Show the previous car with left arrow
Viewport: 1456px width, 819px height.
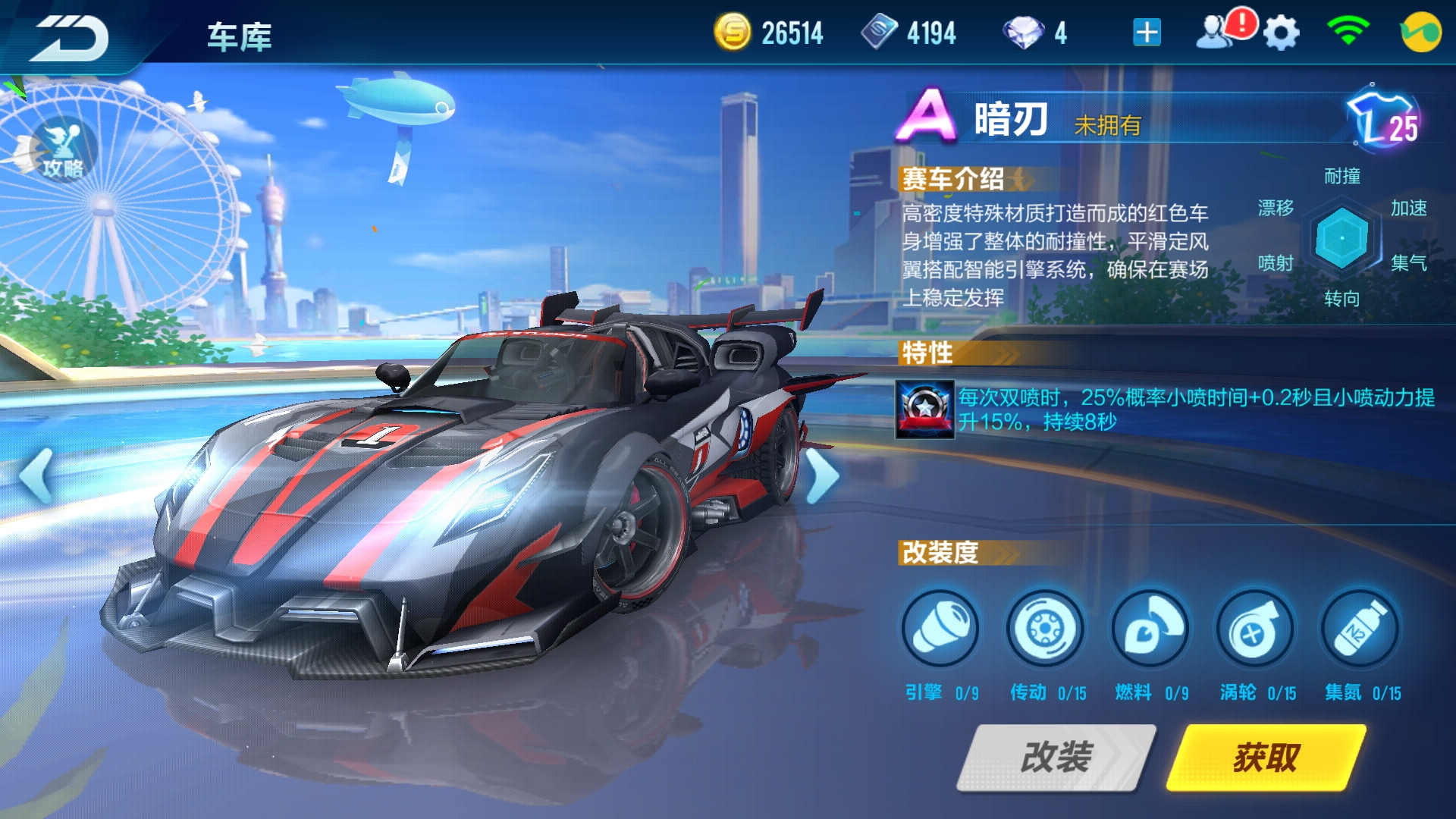pyautogui.click(x=36, y=476)
